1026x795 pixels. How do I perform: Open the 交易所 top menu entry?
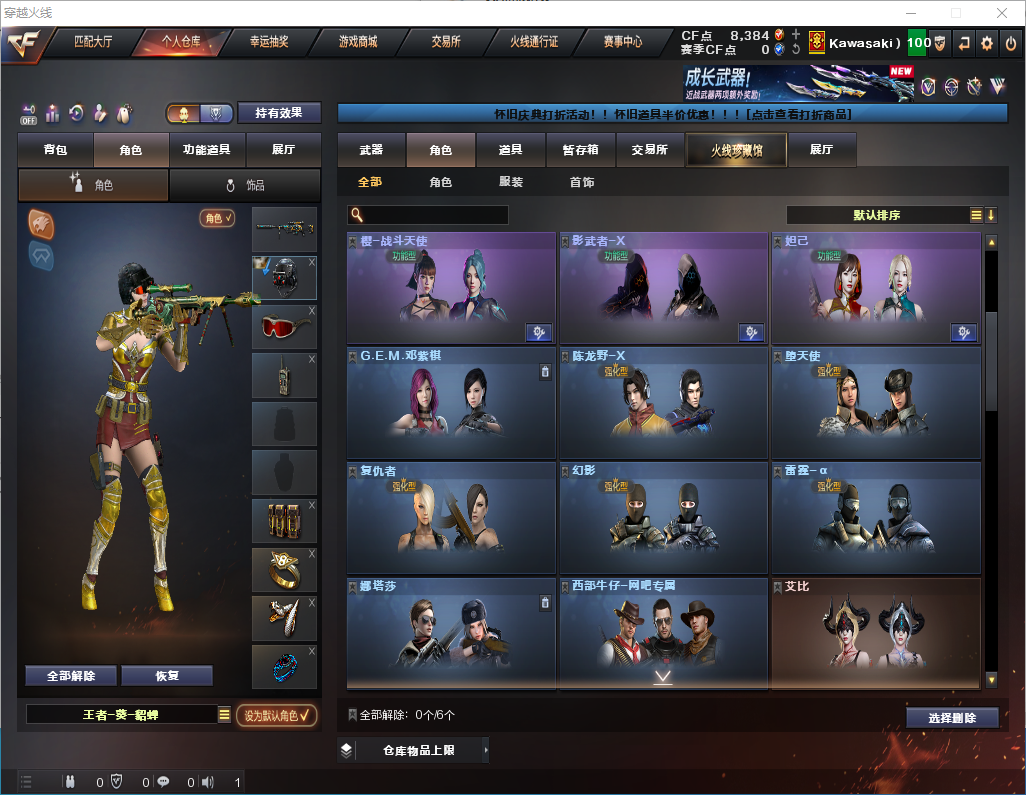coord(446,42)
